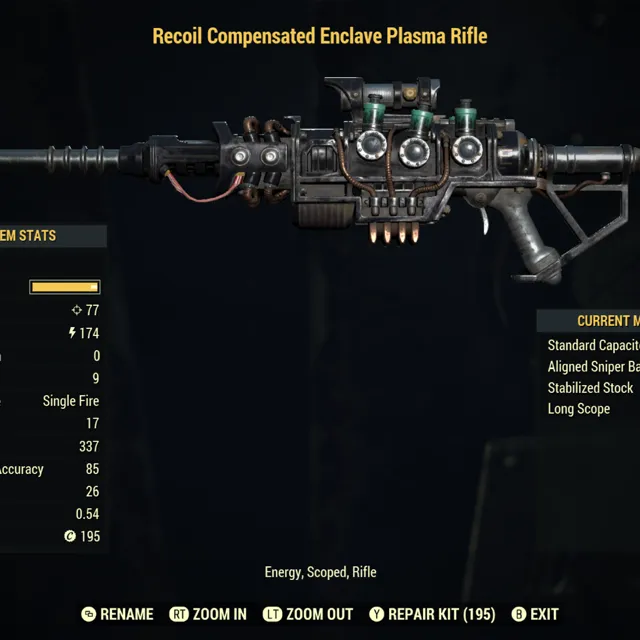Use Repair Kit (195) on the rifle
The image size is (640, 640).
pos(431,614)
